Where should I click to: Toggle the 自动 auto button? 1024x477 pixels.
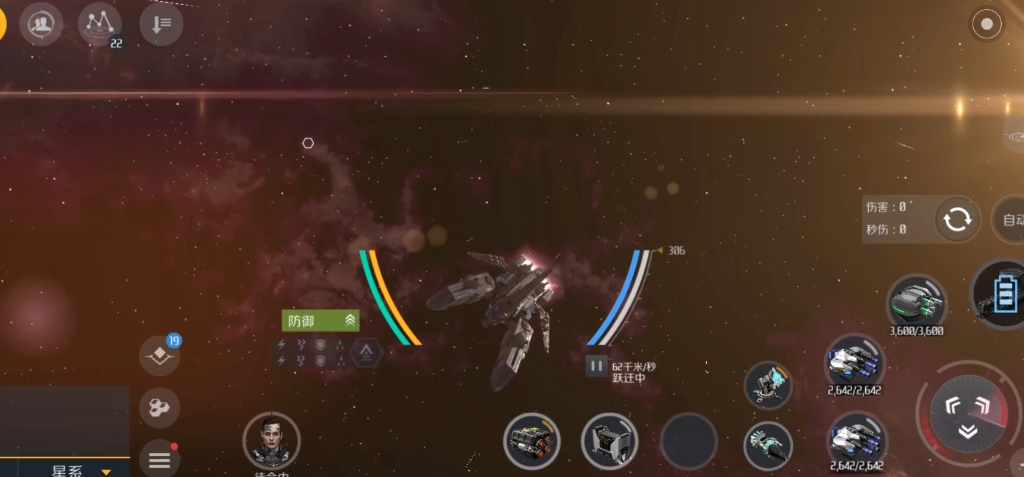click(x=1010, y=219)
